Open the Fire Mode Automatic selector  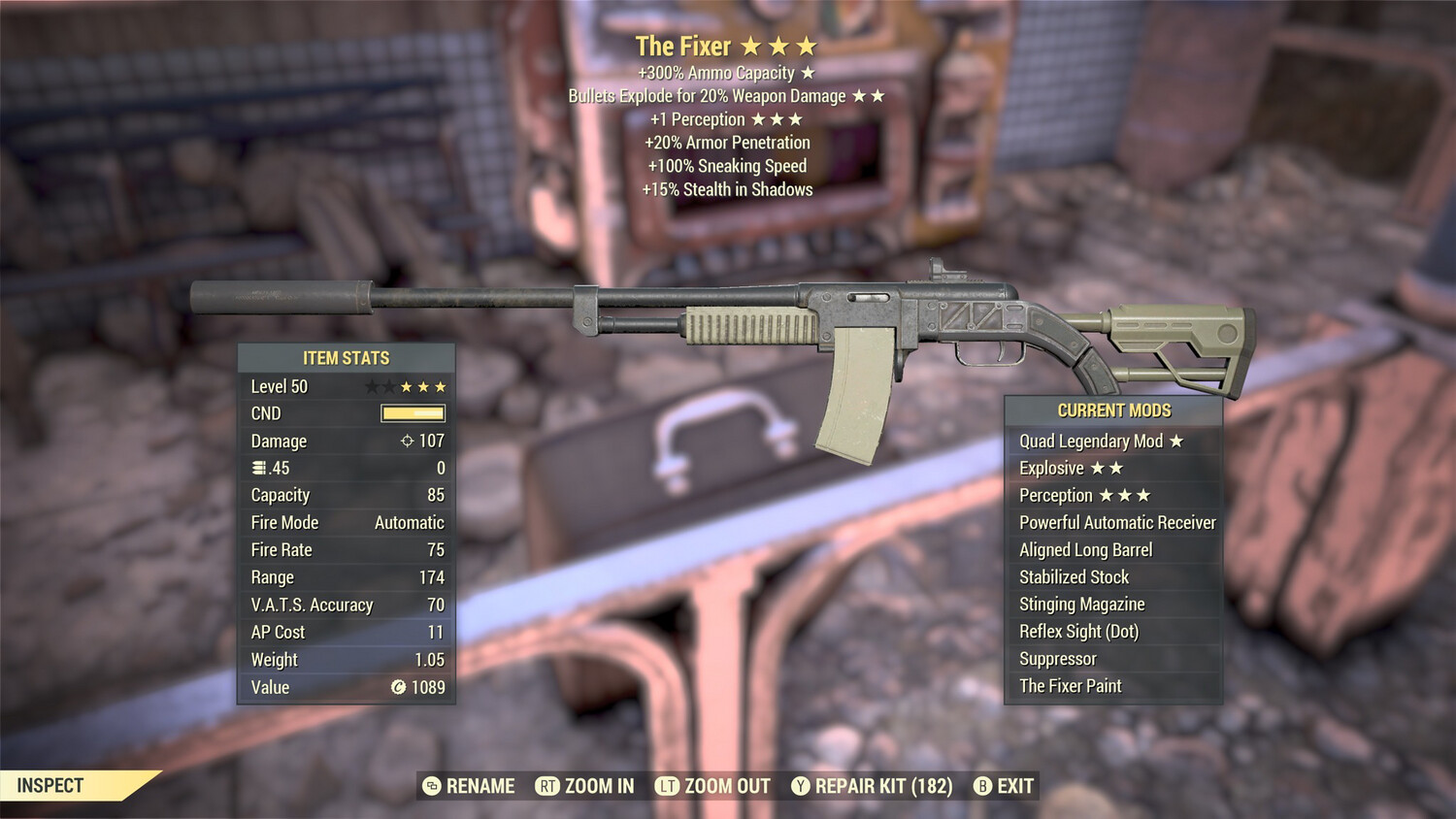point(408,522)
